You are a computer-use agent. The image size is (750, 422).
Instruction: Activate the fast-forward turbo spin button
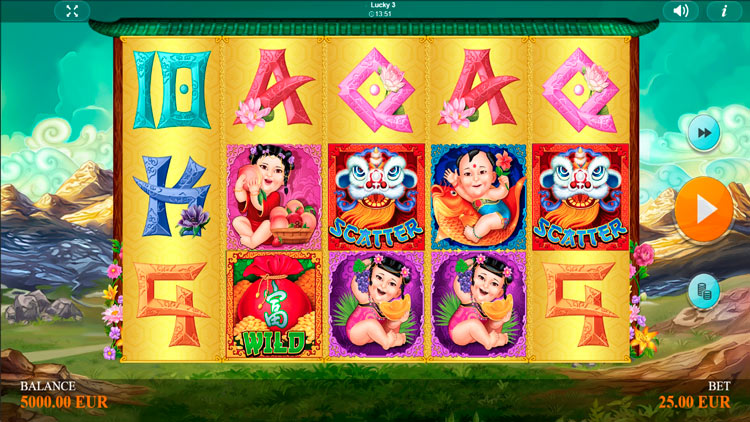pos(704,132)
